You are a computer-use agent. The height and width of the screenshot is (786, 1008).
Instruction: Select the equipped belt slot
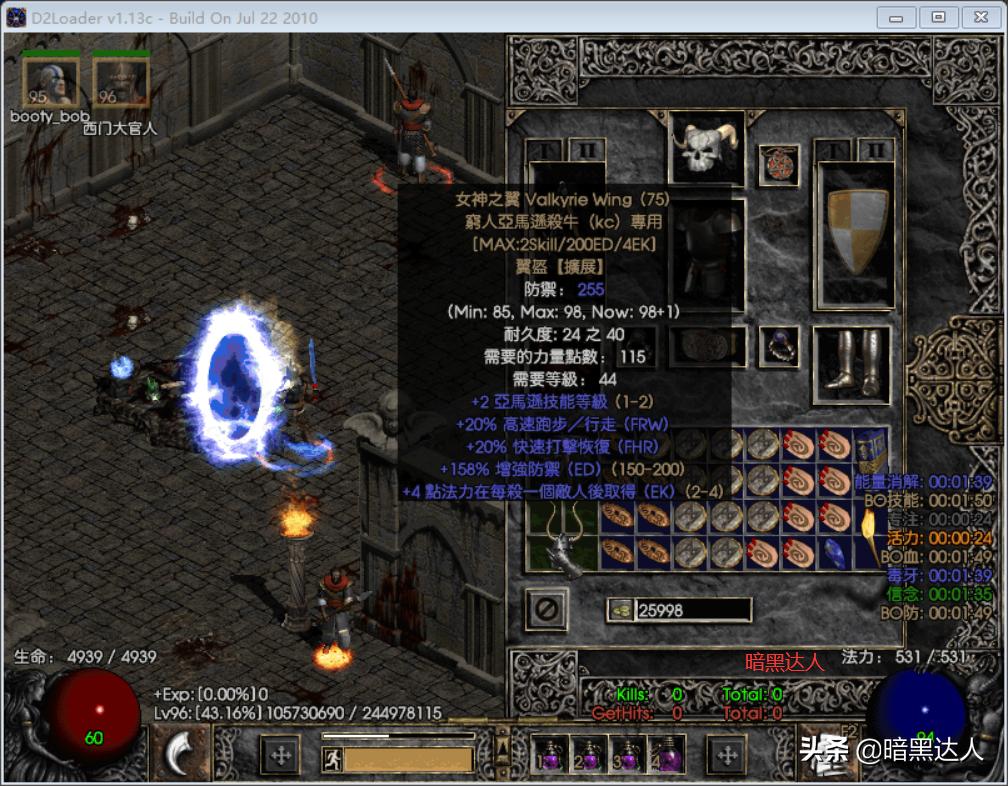point(707,346)
